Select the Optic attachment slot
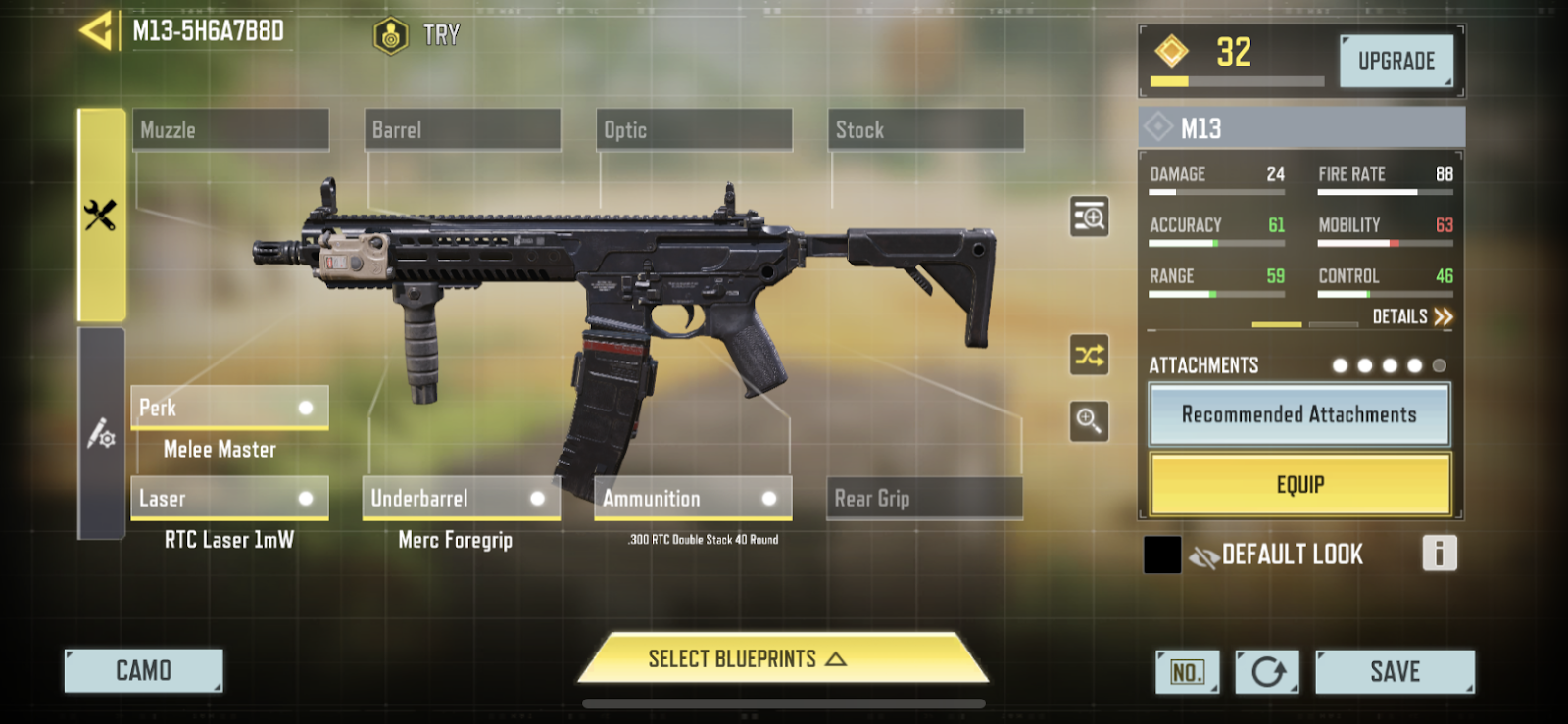1568x724 pixels. coord(694,130)
